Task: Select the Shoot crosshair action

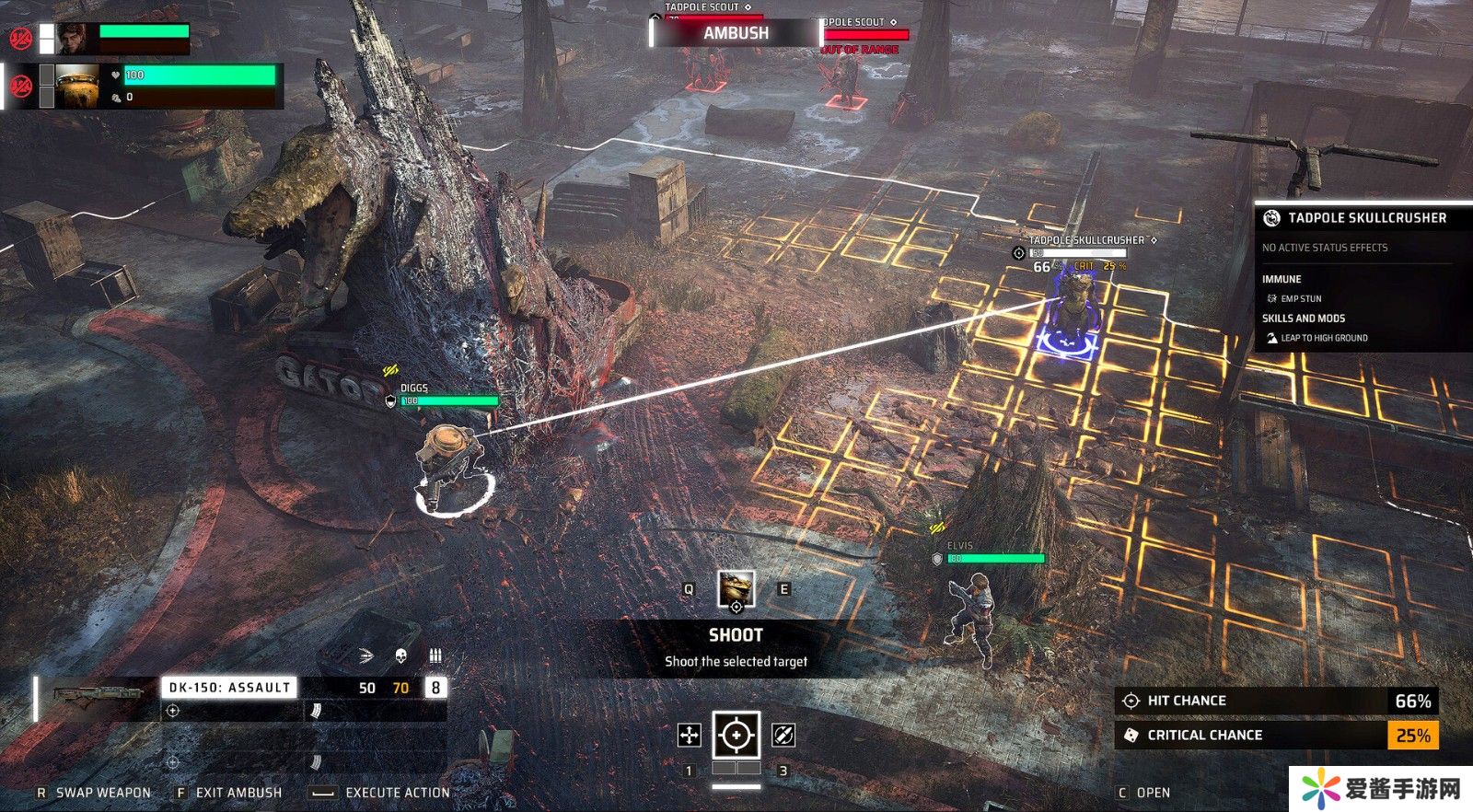Action: pos(736,735)
